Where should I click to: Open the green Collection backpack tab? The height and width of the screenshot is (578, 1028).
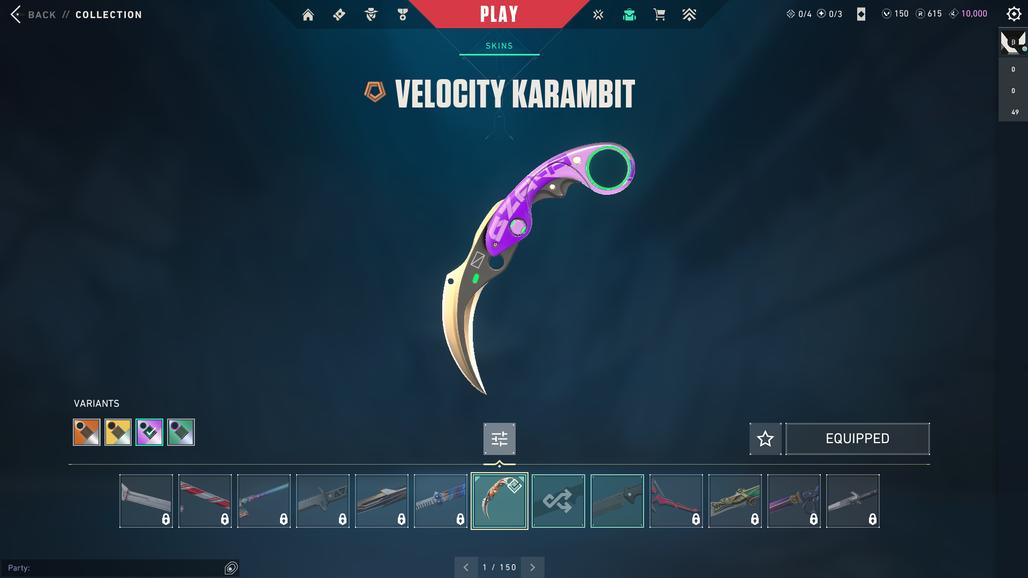pos(629,15)
